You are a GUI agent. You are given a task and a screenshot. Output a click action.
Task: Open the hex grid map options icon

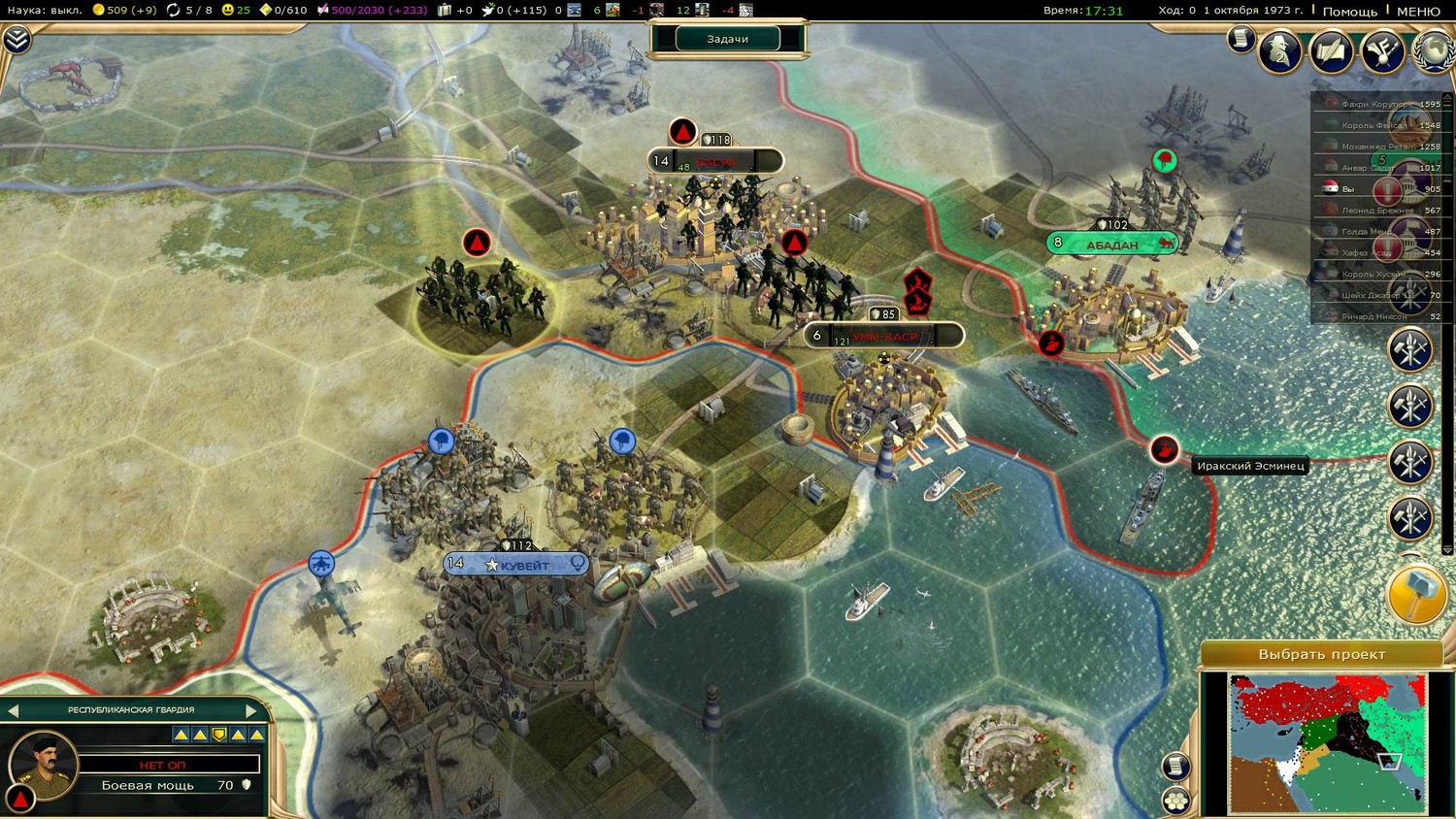point(1176,801)
